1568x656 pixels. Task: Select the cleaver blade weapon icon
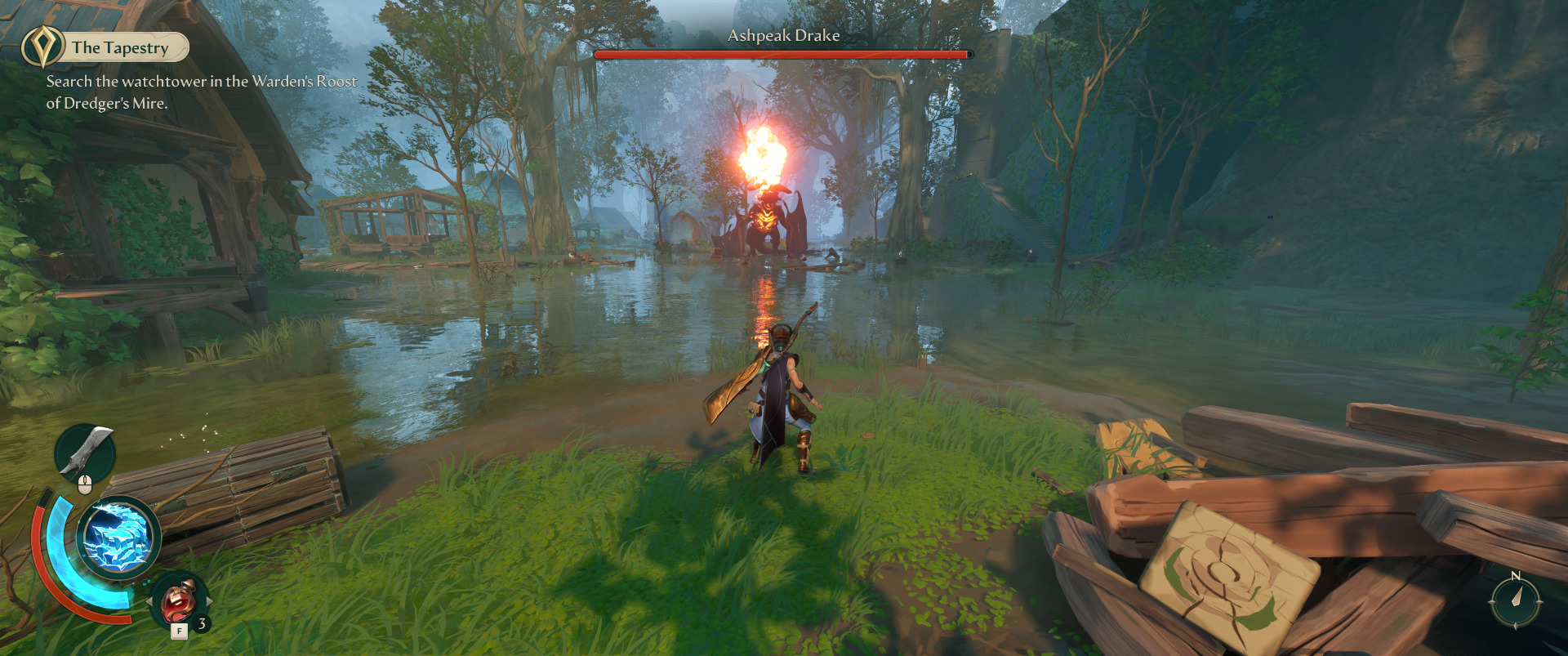(85, 452)
